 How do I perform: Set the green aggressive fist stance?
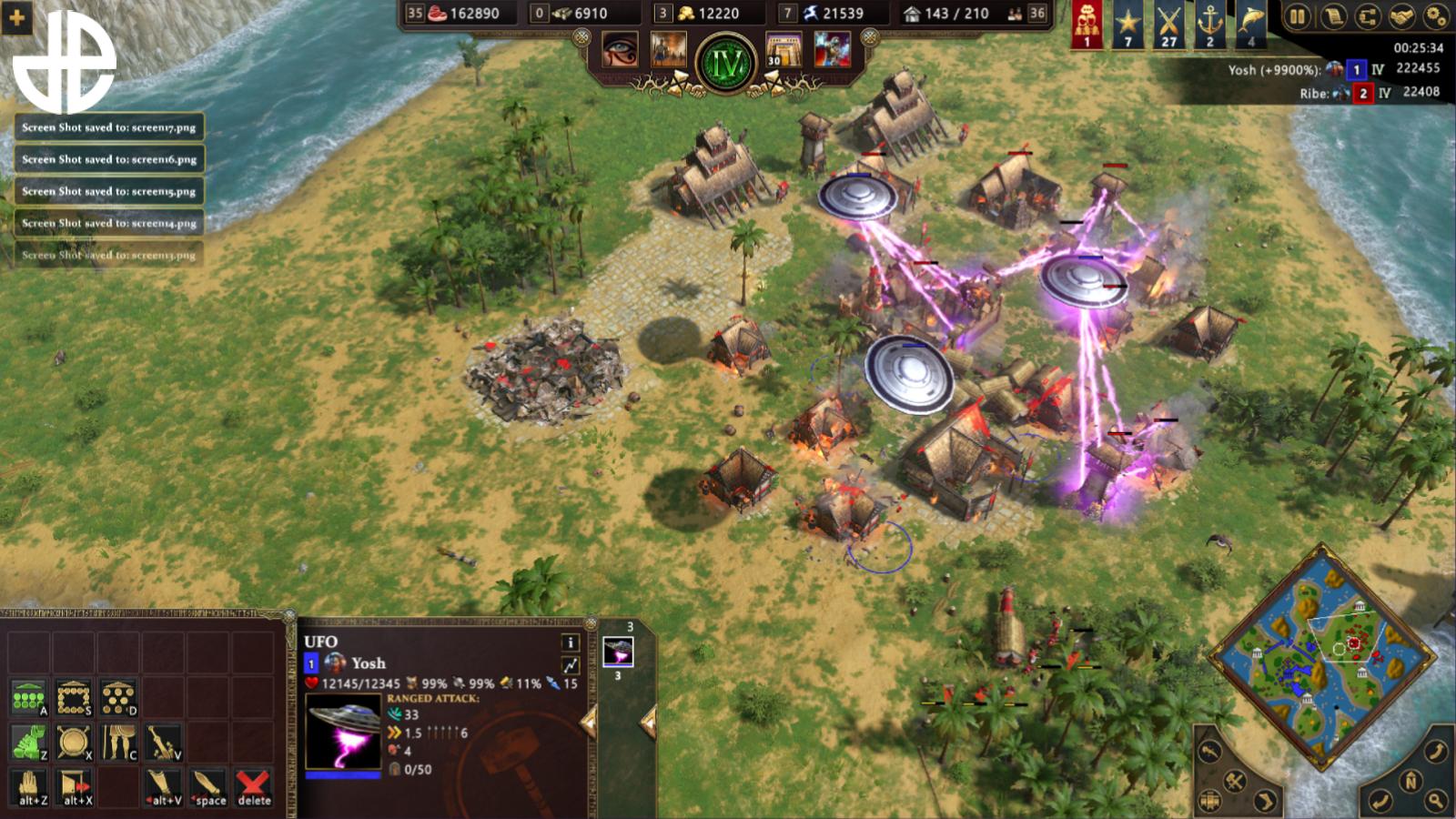tap(28, 743)
